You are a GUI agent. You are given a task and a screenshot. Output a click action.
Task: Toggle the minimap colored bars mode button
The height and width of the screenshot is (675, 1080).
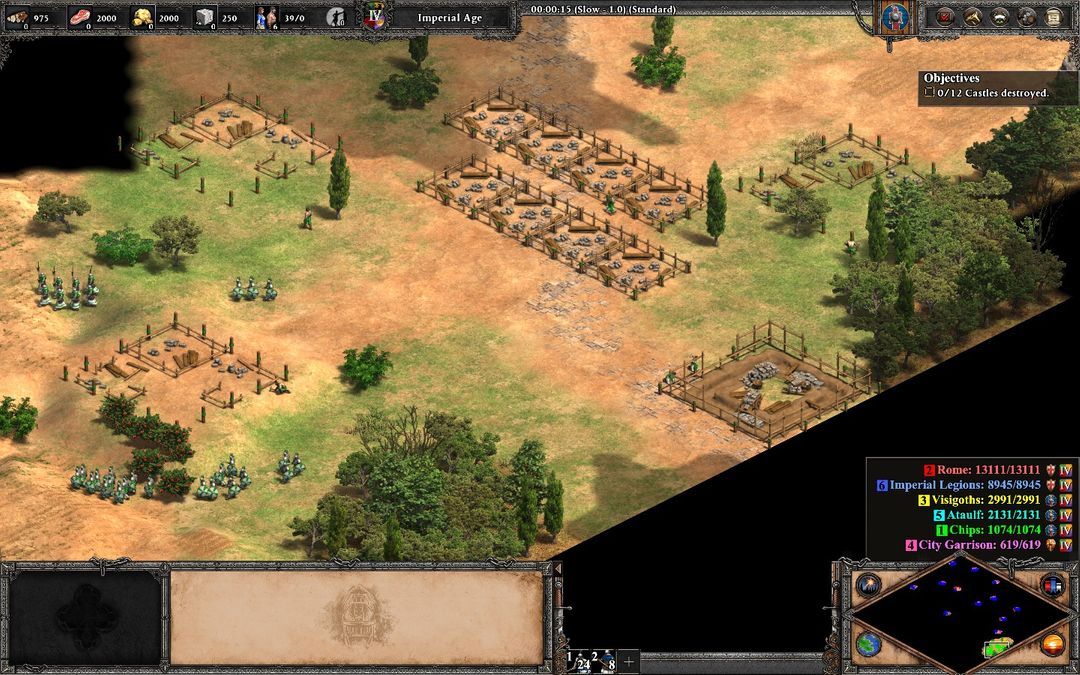[1051, 585]
